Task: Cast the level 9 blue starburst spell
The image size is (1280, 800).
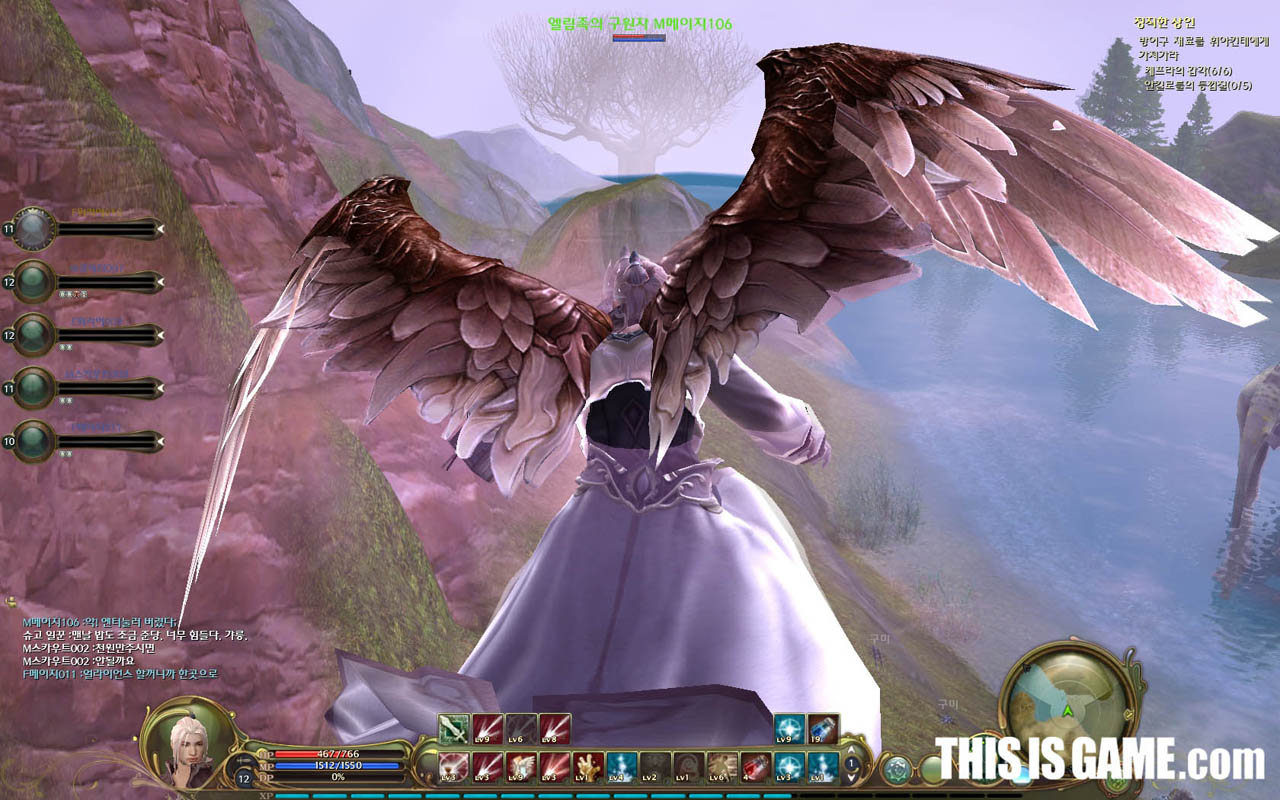Action: pos(790,729)
